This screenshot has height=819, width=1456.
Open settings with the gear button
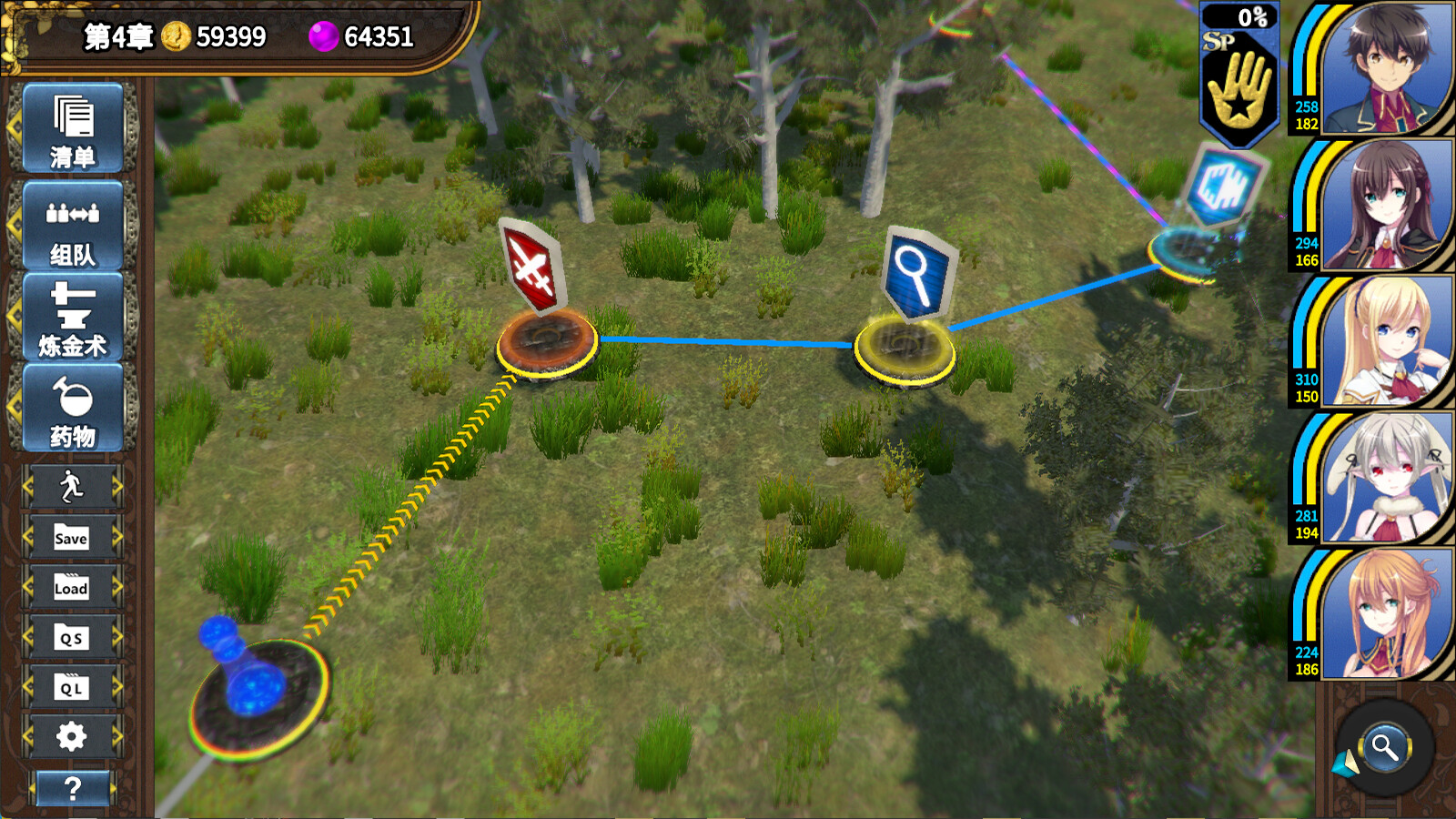pyautogui.click(x=72, y=736)
